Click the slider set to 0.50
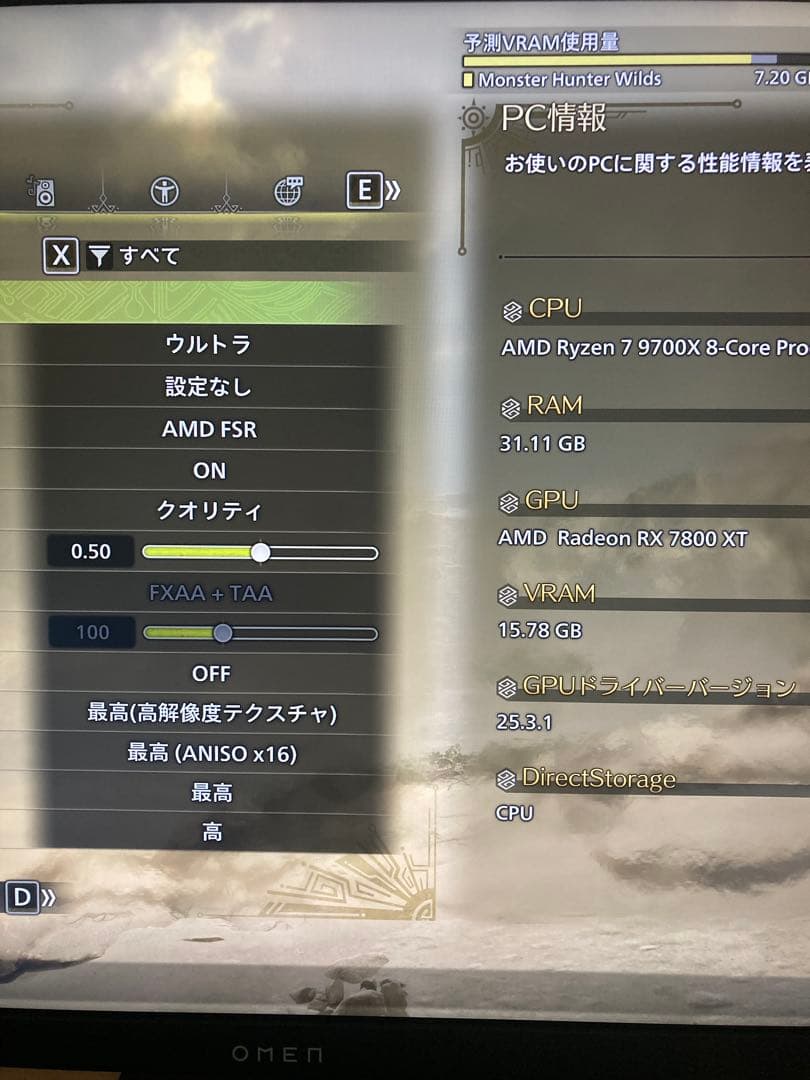This screenshot has width=810, height=1080. pos(260,552)
